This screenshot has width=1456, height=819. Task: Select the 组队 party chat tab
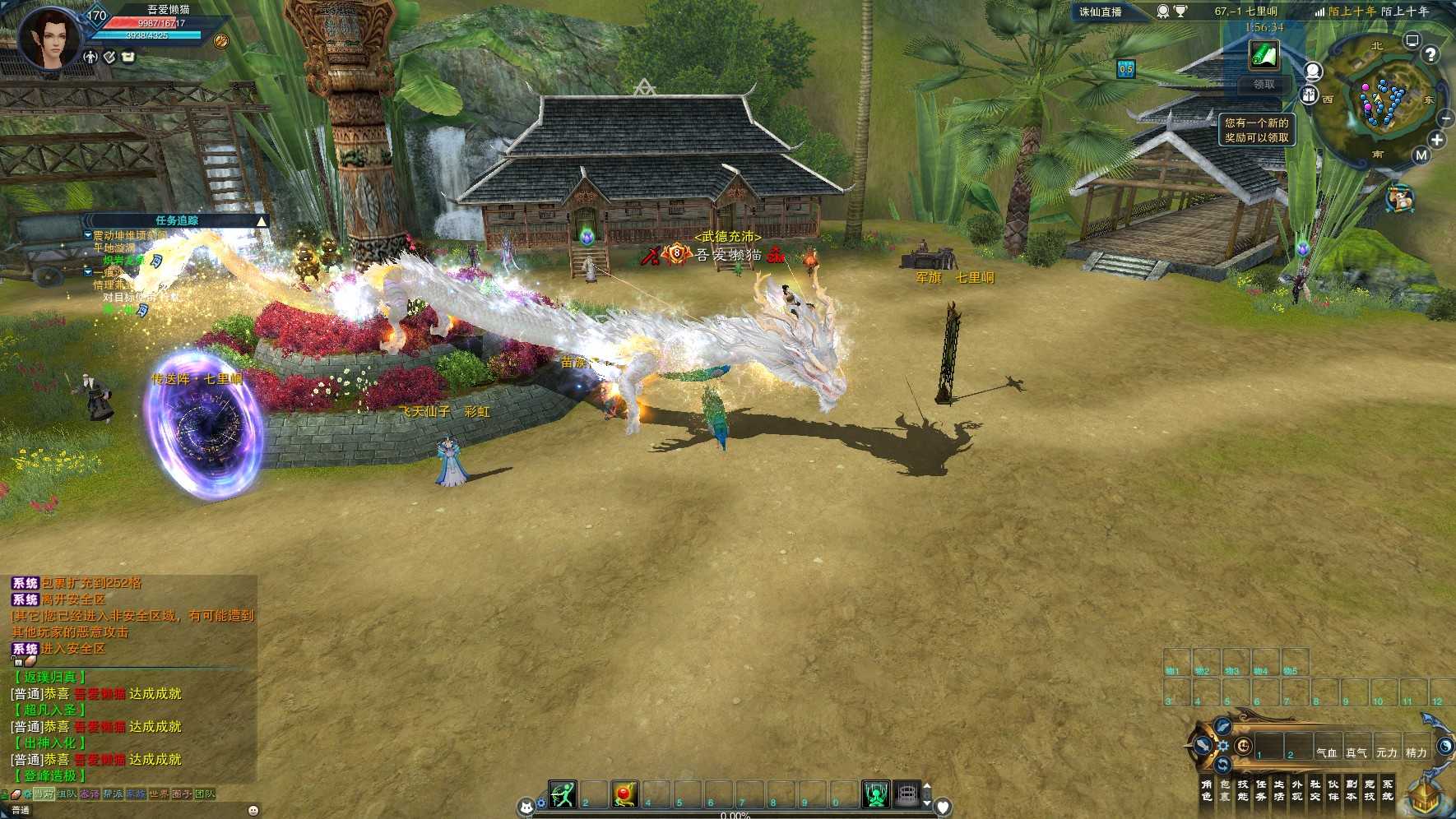point(67,794)
